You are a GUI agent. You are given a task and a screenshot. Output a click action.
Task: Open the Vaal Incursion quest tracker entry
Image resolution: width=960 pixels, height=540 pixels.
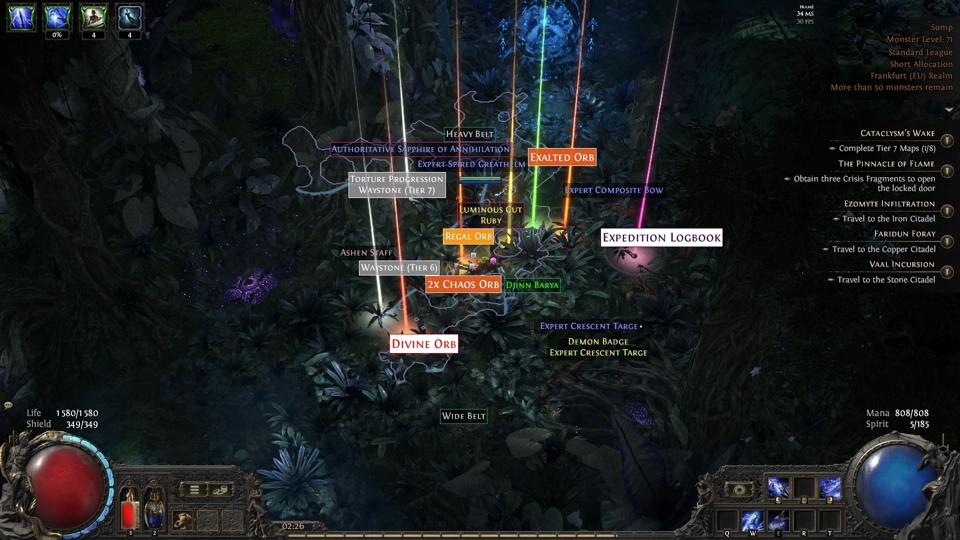tap(896, 264)
